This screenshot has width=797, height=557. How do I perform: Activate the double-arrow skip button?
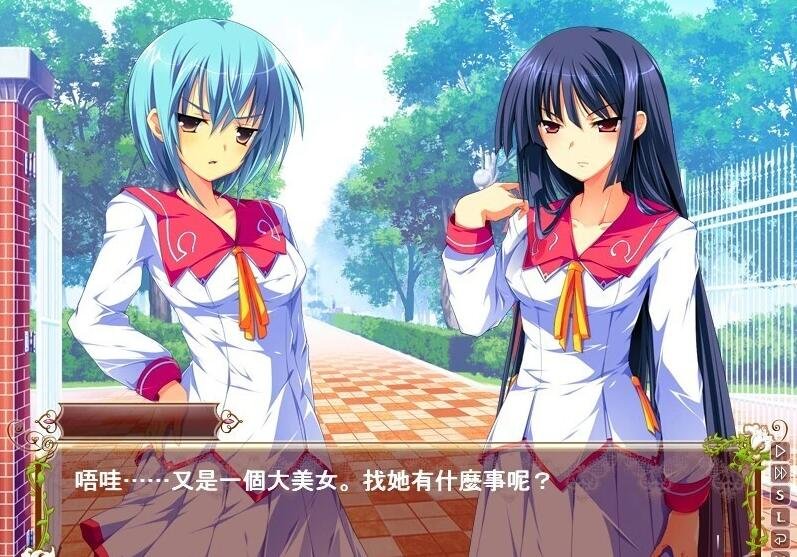[x=781, y=472]
